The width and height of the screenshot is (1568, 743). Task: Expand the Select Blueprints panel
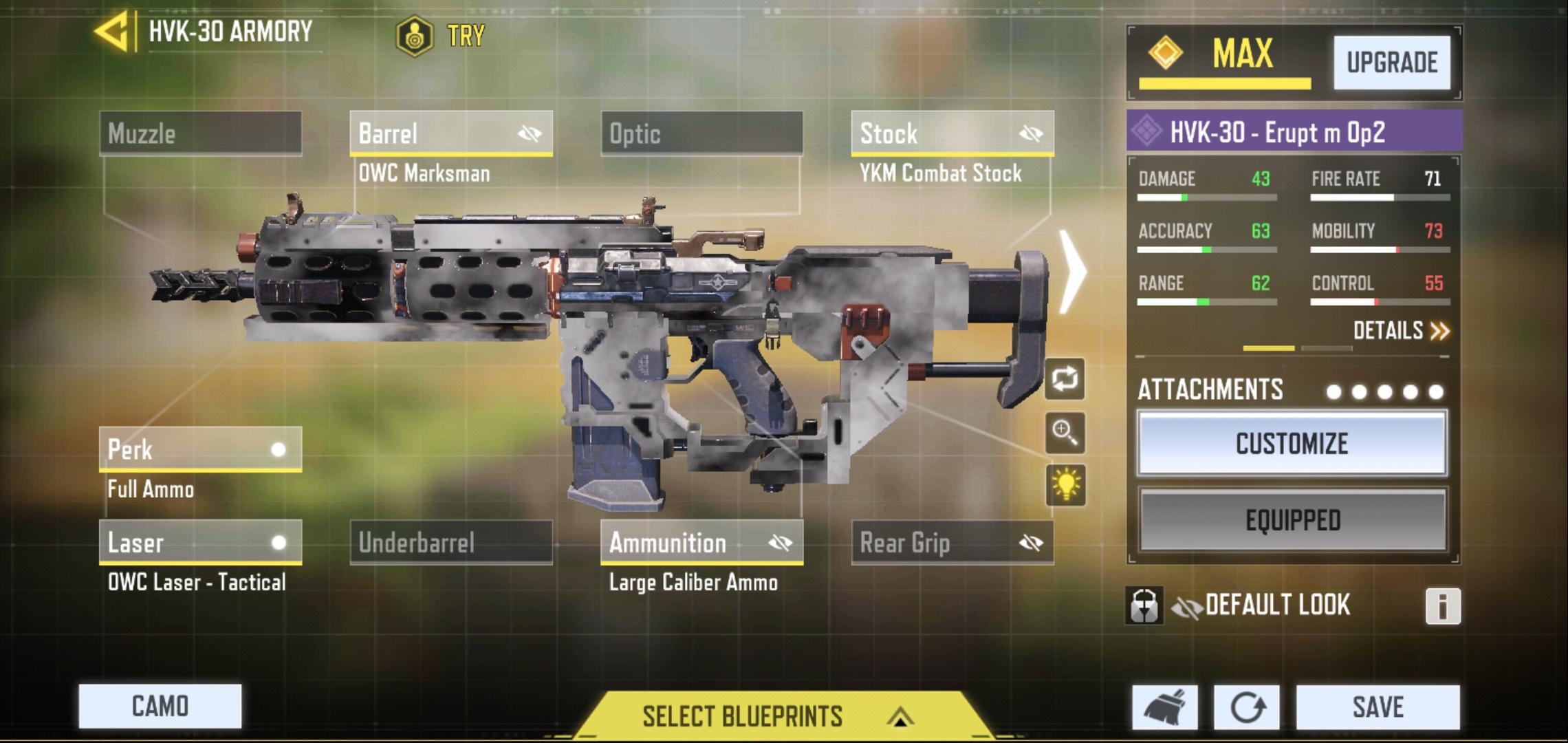pyautogui.click(x=777, y=717)
